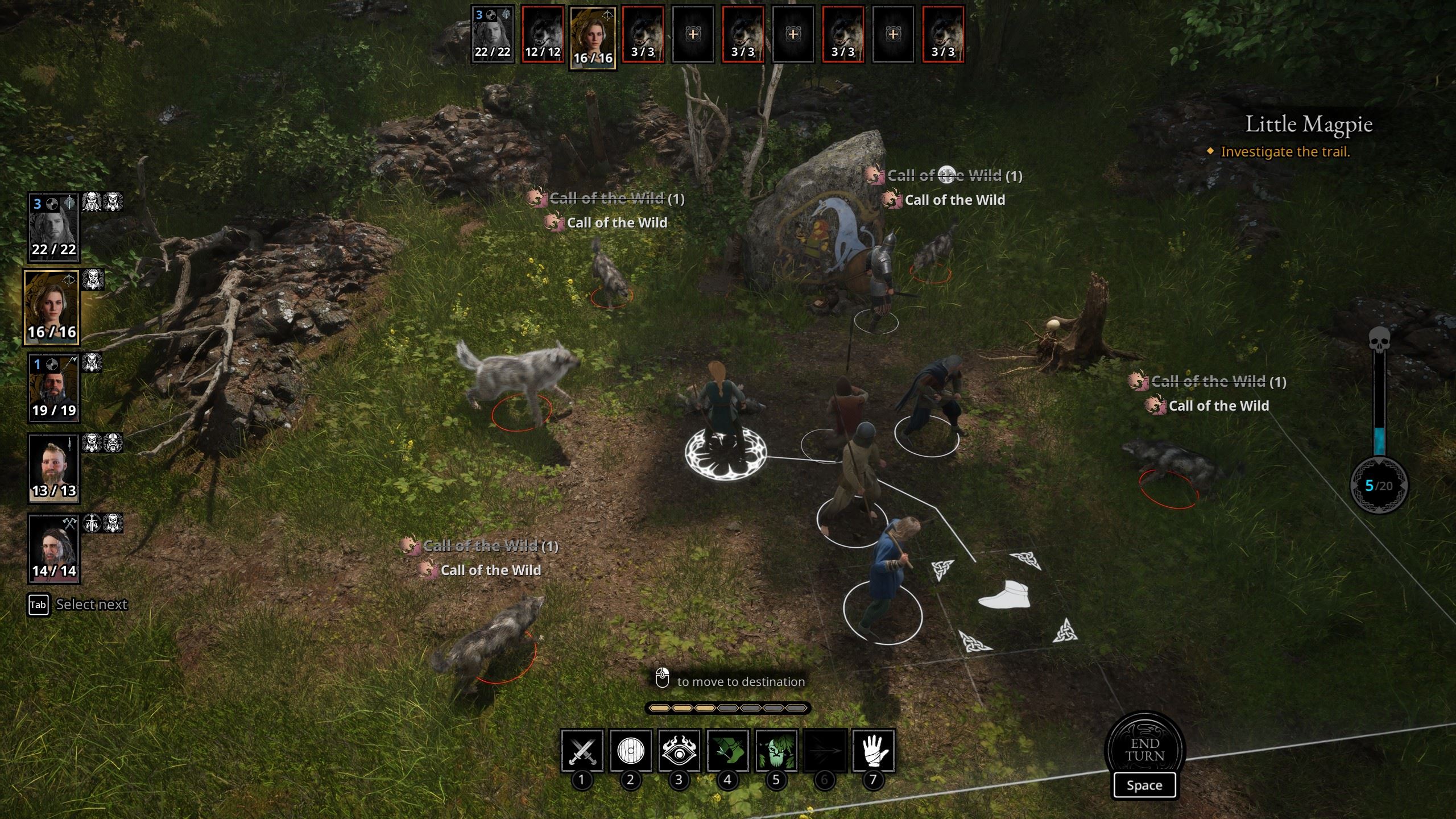End the current turn
This screenshot has width=1456, height=819.
coord(1144,750)
